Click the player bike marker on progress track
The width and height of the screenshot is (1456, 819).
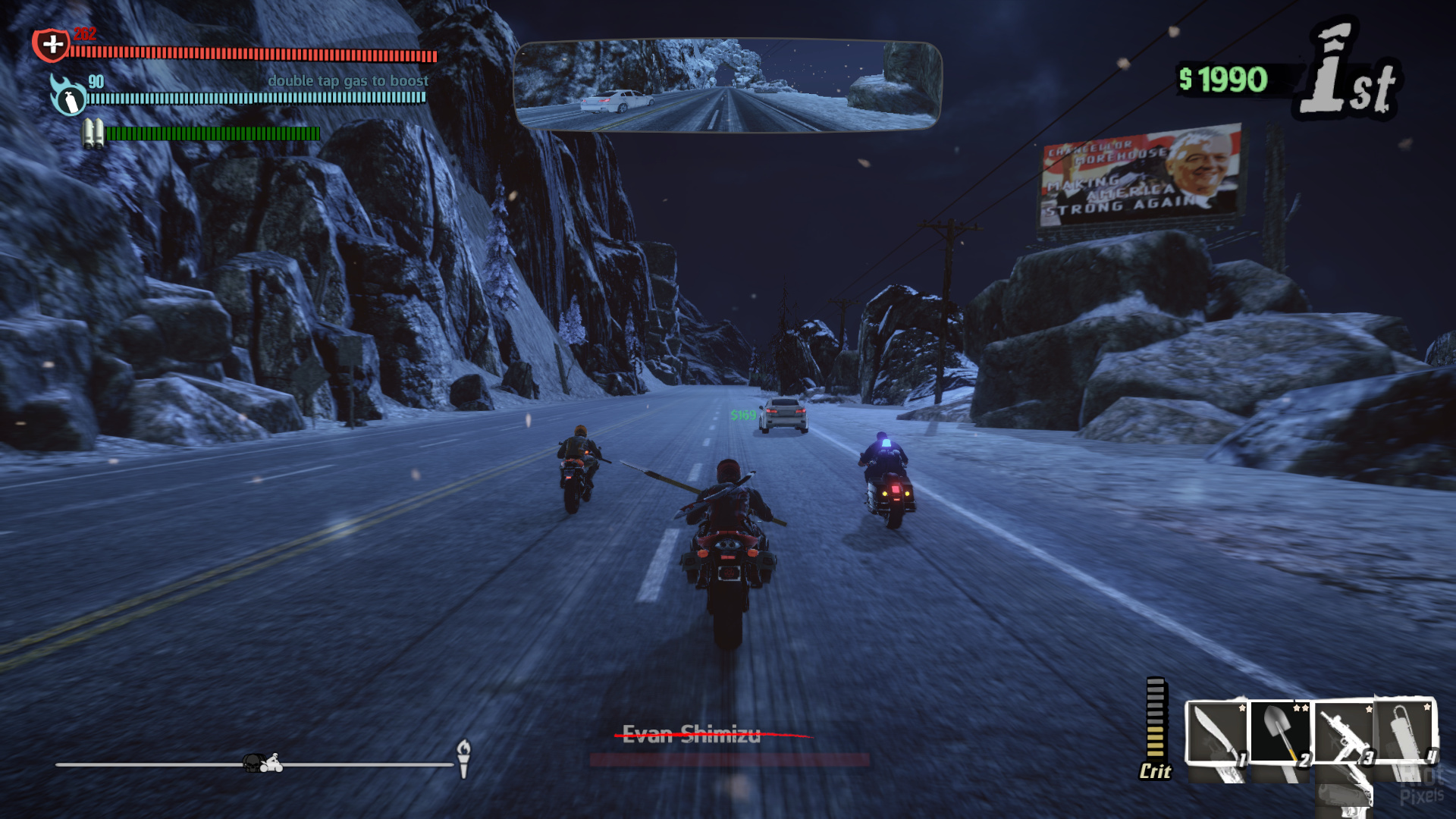click(x=271, y=763)
